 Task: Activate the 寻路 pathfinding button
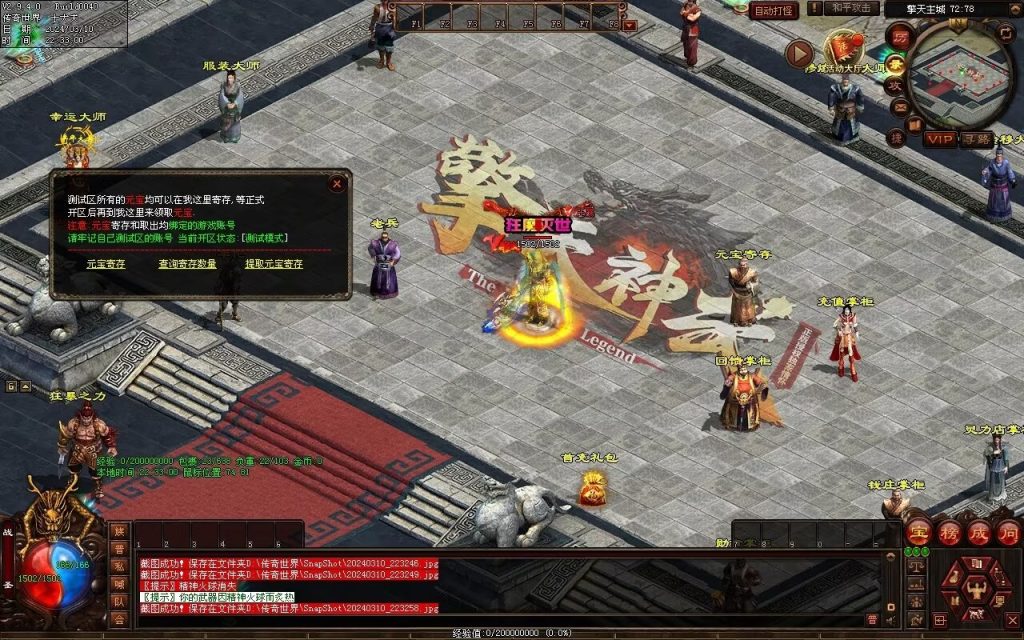[x=977, y=139]
